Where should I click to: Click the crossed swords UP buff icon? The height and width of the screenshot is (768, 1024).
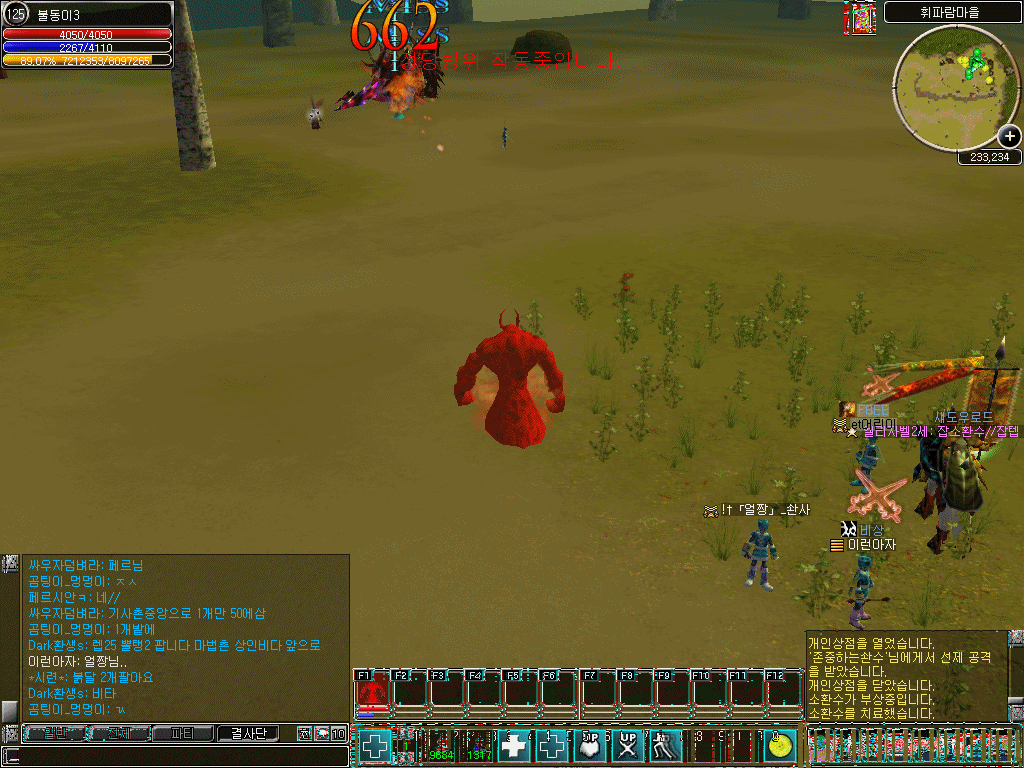(x=628, y=746)
